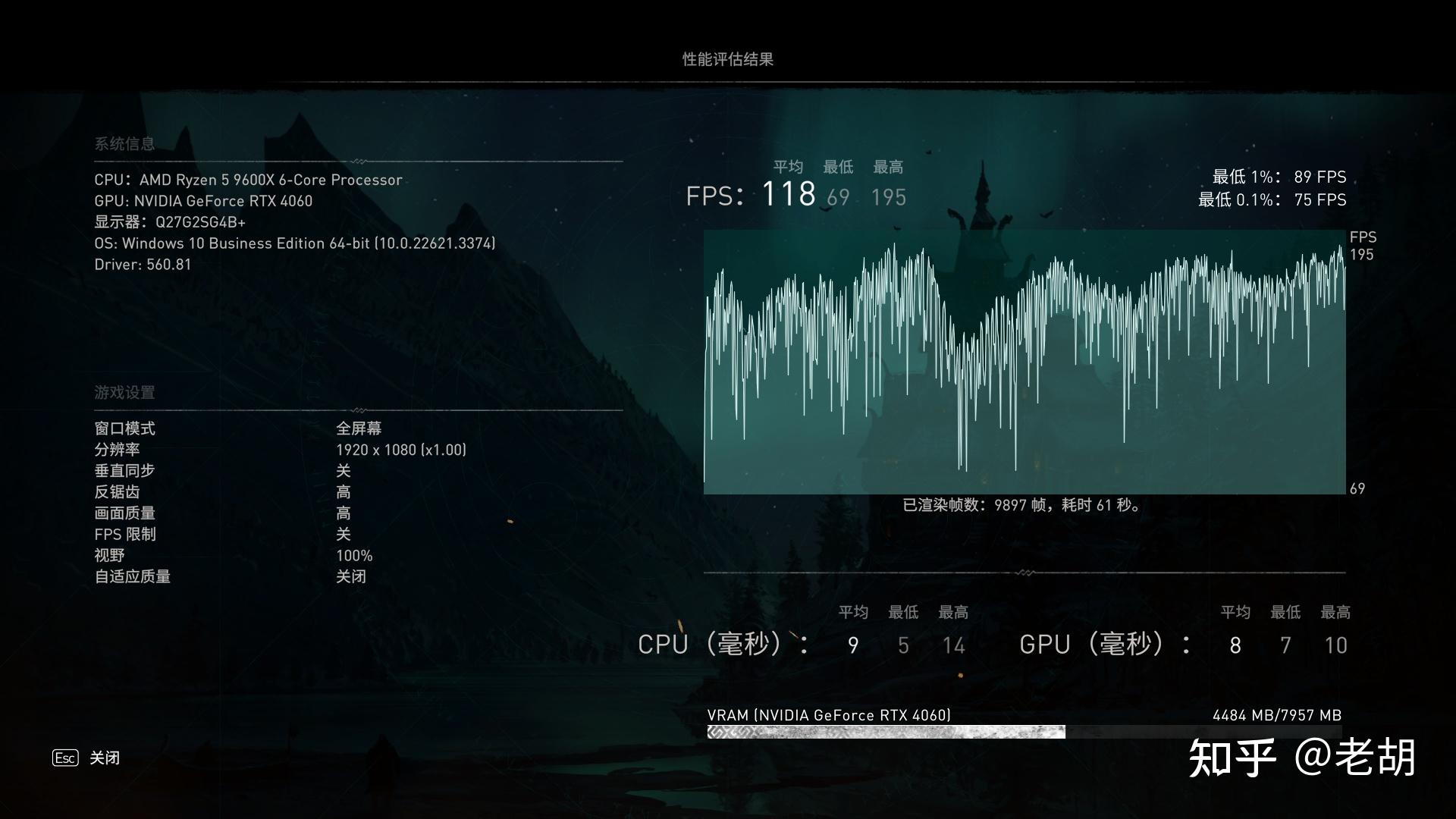Image resolution: width=1456 pixels, height=819 pixels.
Task: Open the 画面质量 quality selector
Action: (x=344, y=513)
